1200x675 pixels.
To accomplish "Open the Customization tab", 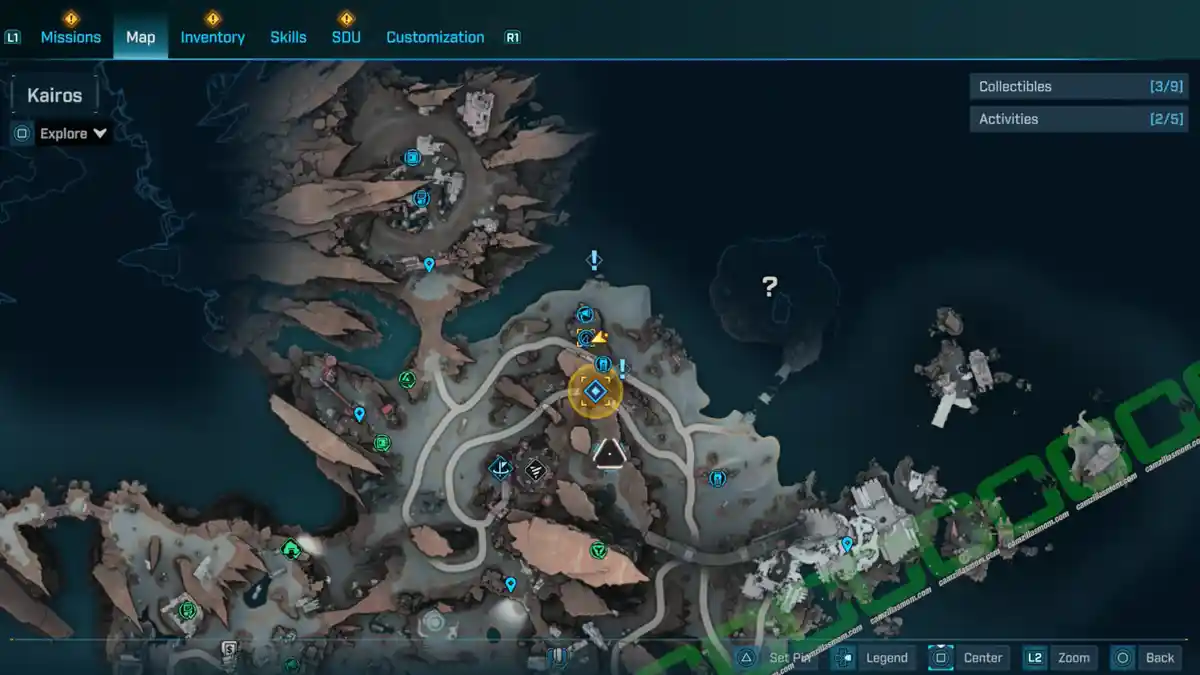I will (x=435, y=37).
